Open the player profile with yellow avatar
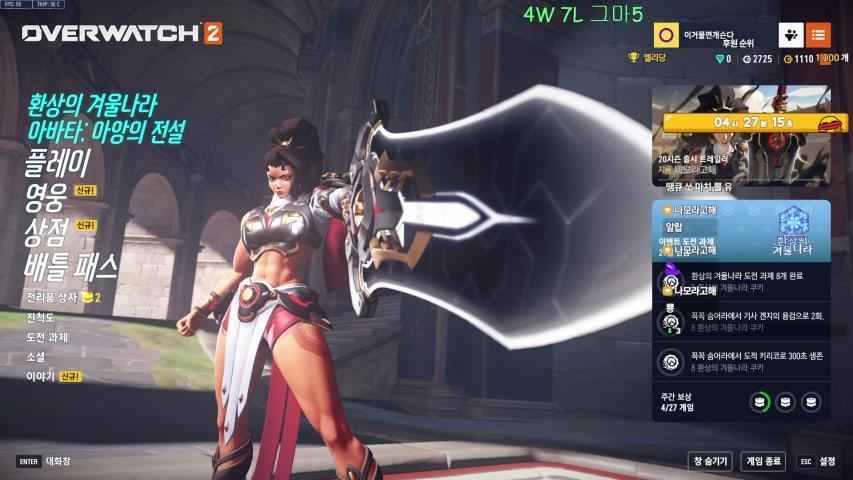 tap(665, 36)
